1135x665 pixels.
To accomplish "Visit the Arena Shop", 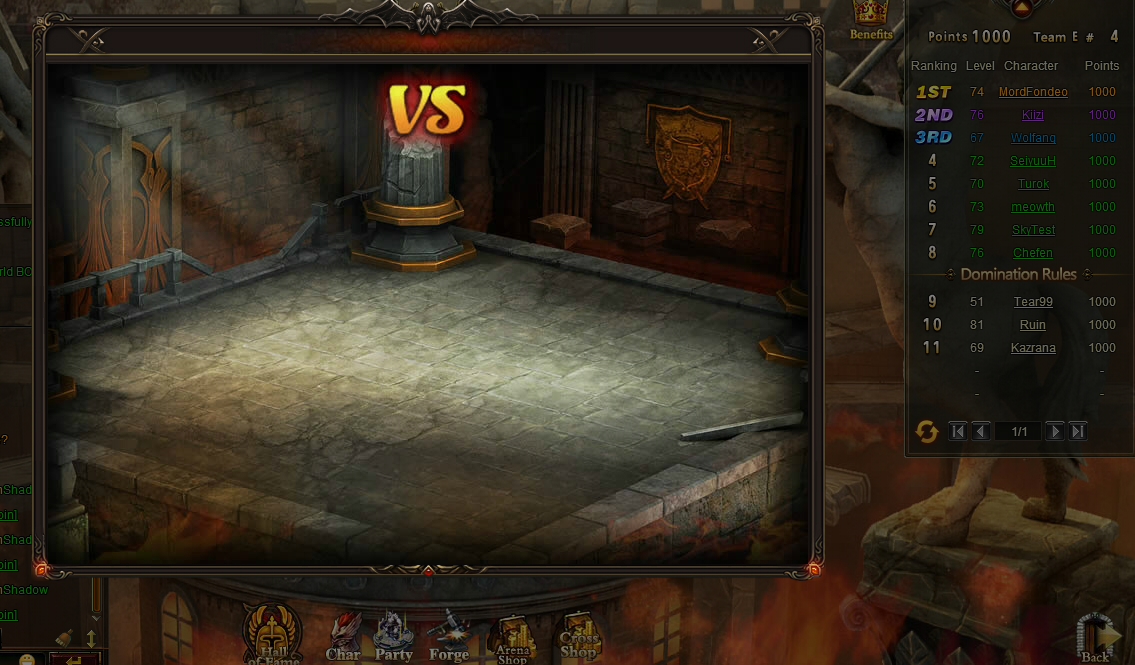I will pyautogui.click(x=512, y=640).
